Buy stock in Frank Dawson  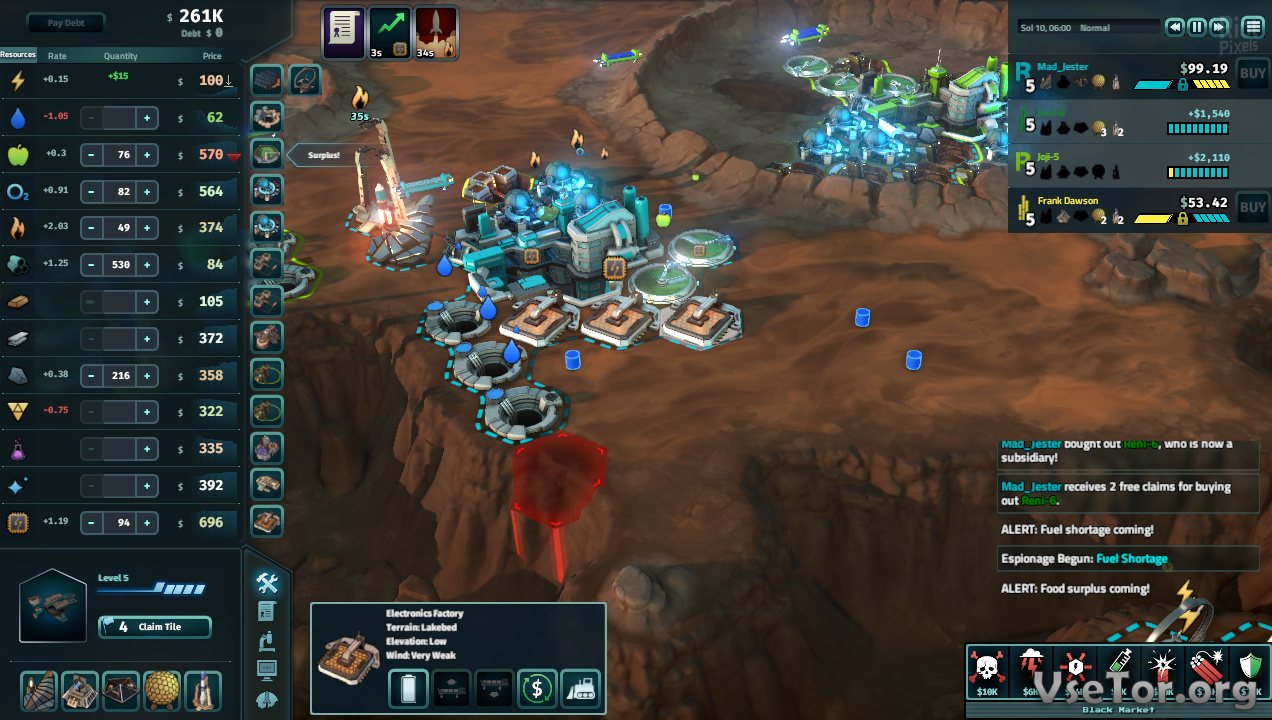[x=1252, y=208]
